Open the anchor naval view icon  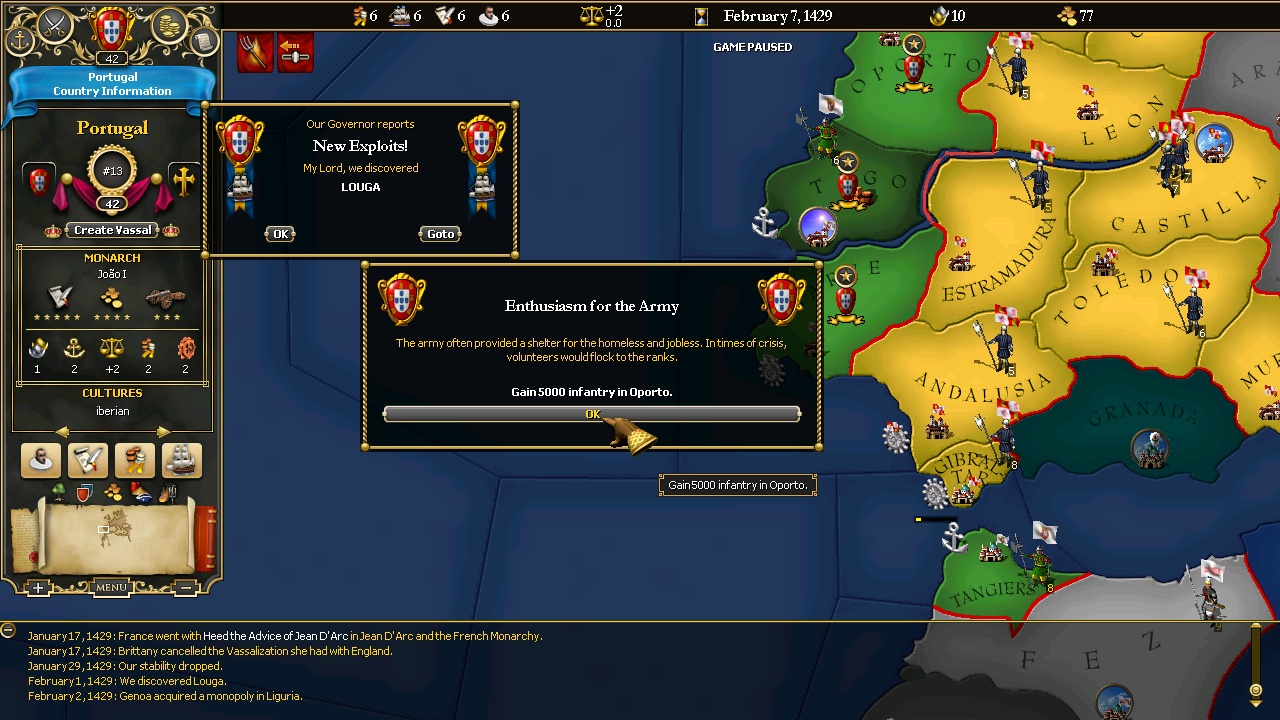click(x=20, y=41)
